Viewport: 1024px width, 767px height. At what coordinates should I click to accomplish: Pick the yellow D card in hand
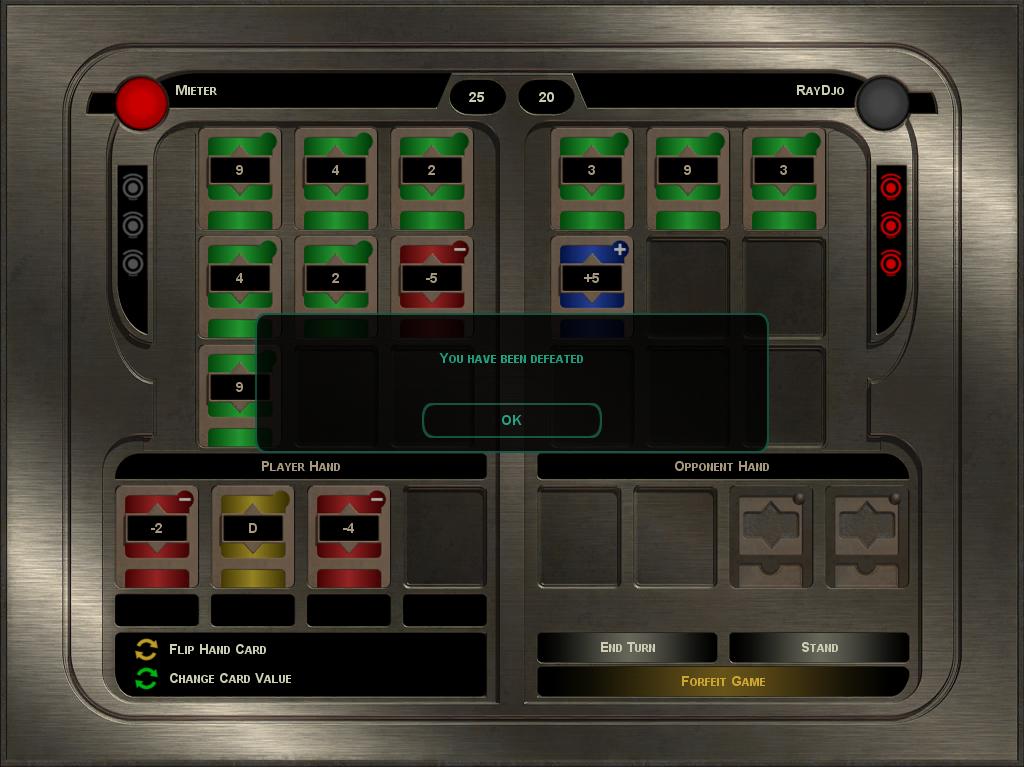point(252,535)
